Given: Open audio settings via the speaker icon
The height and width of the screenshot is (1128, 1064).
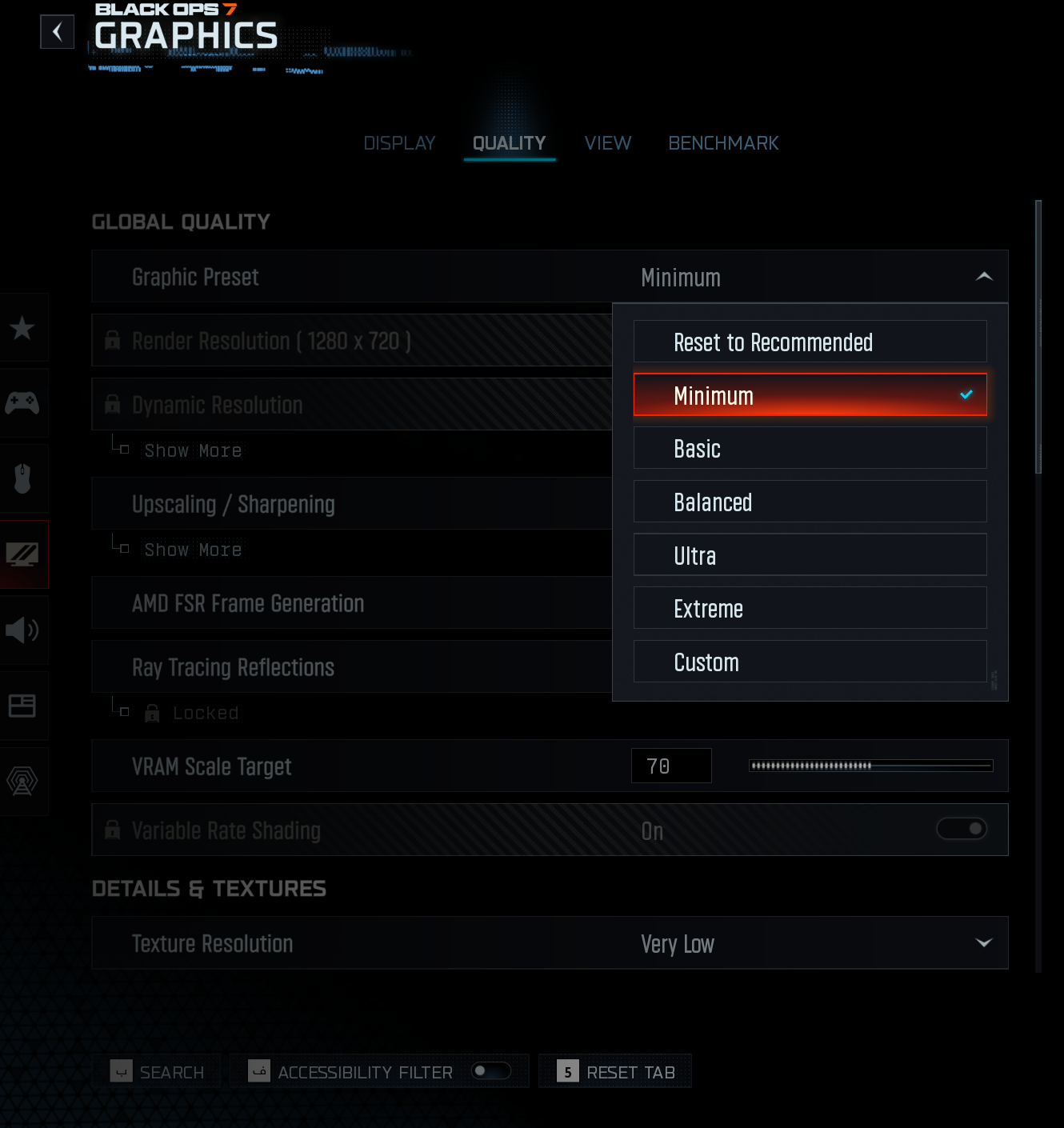Looking at the screenshot, I should [22, 630].
